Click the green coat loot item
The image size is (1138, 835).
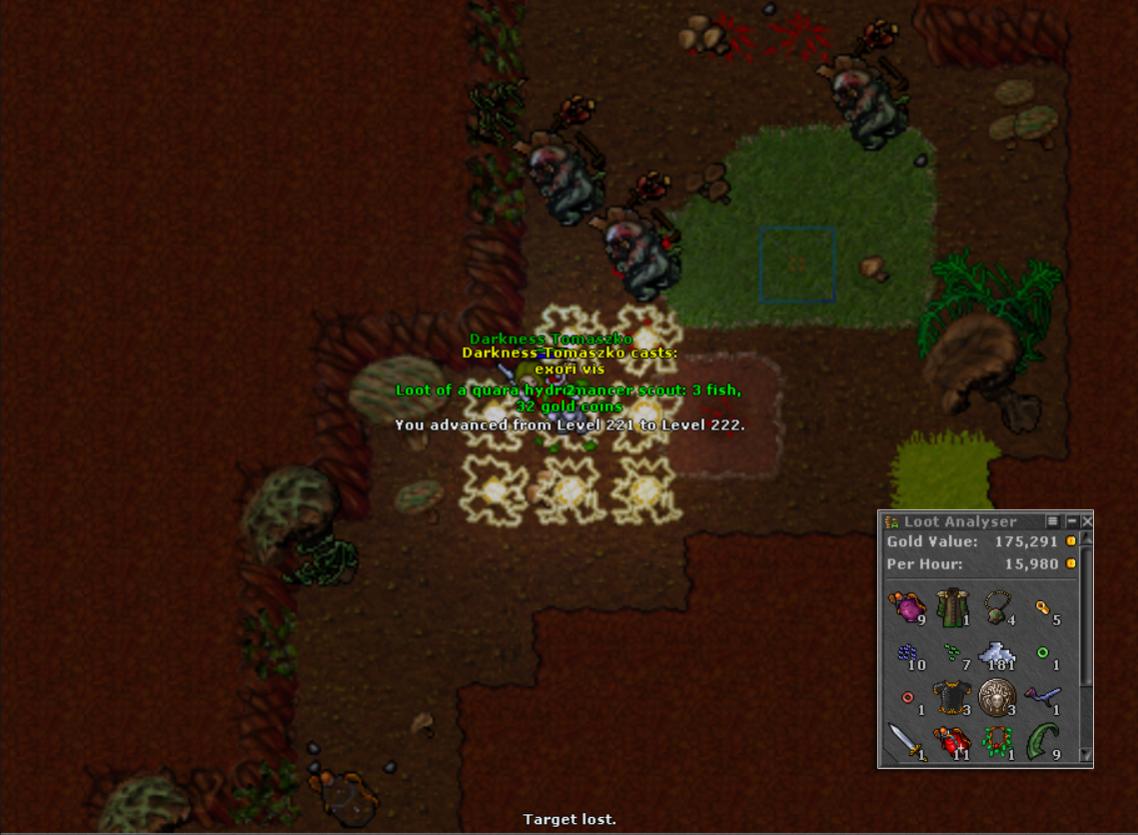pyautogui.click(x=952, y=607)
